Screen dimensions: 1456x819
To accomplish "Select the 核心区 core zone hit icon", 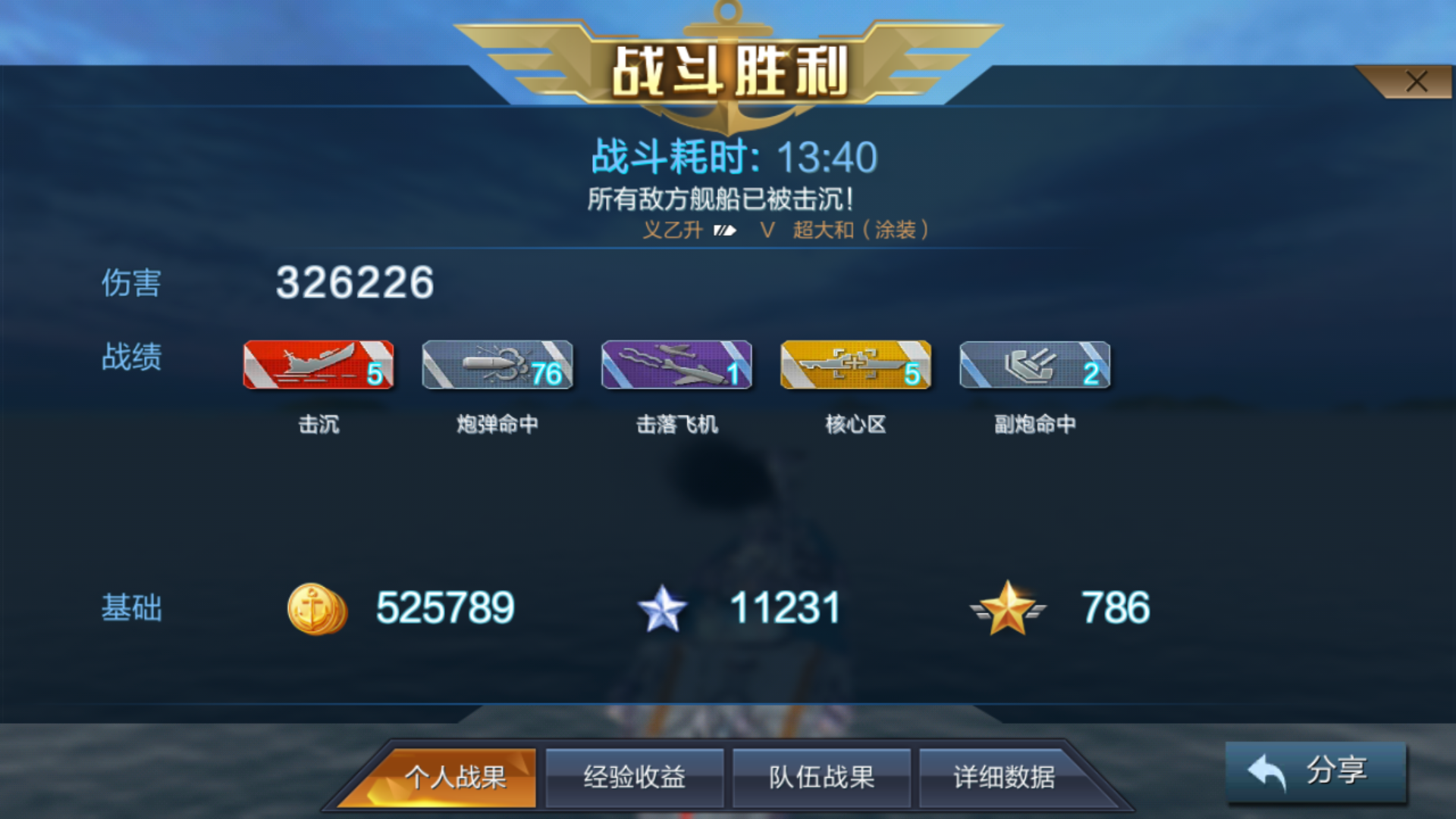I will click(x=855, y=366).
